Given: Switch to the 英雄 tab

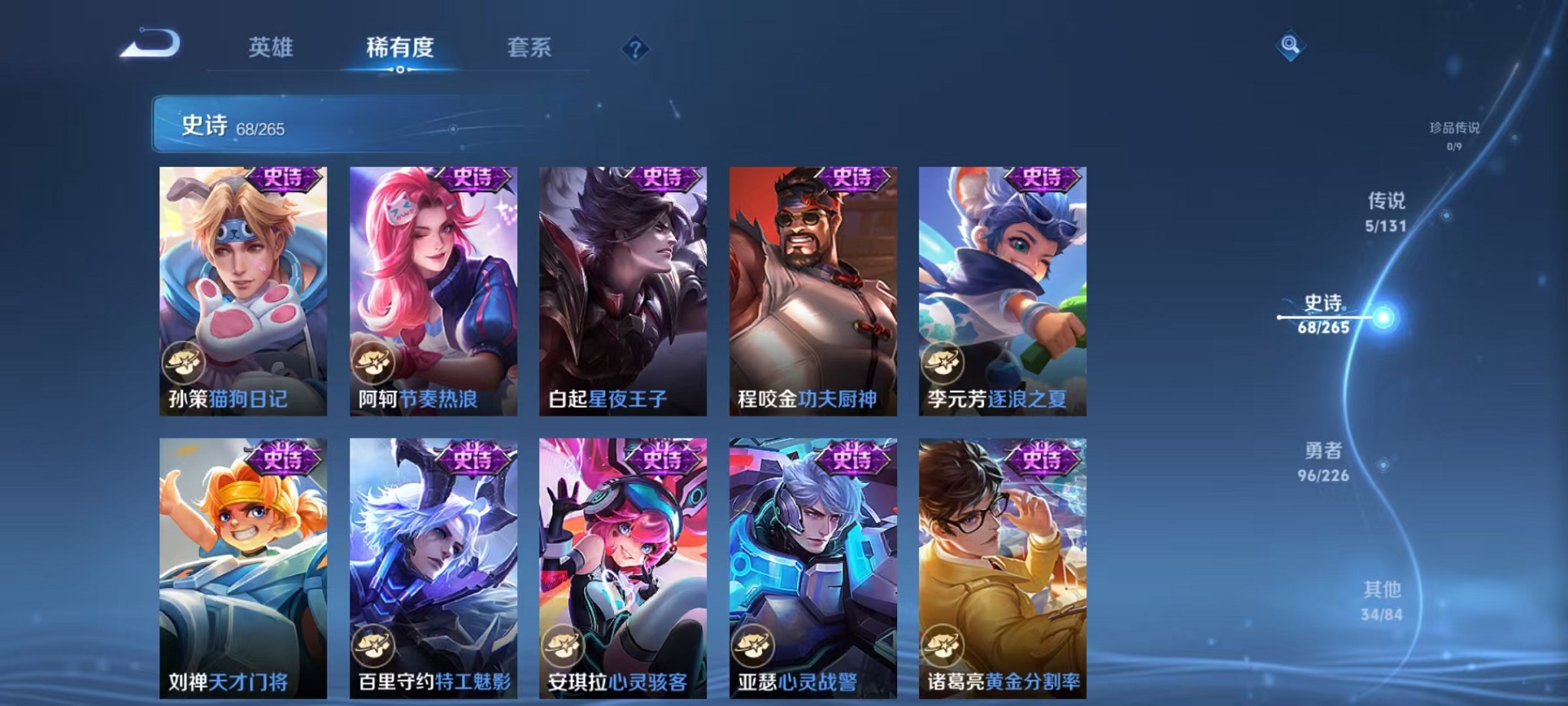Looking at the screenshot, I should coord(268,48).
